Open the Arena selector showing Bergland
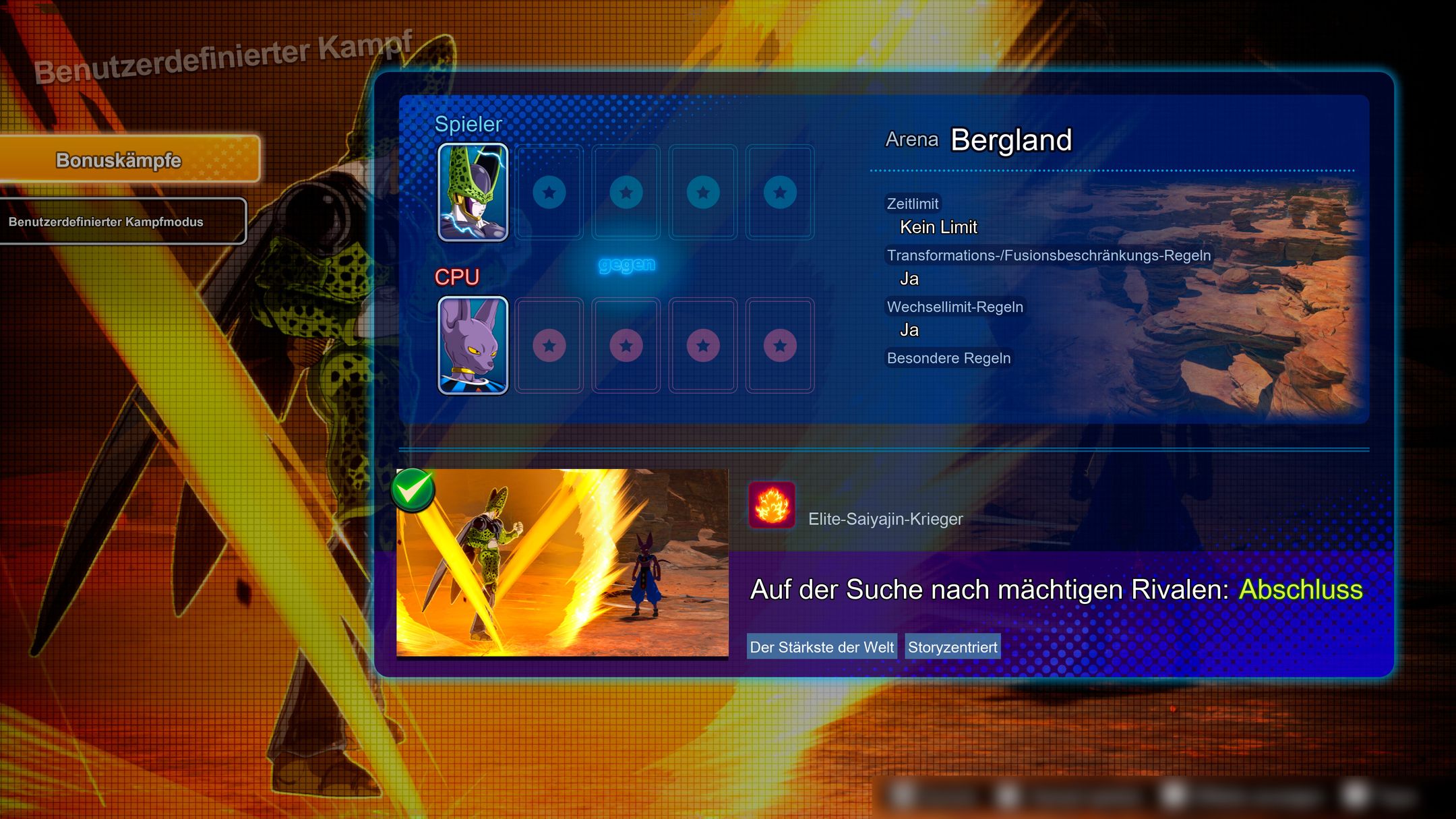Screen dimensions: 1456x819 pos(1010,142)
